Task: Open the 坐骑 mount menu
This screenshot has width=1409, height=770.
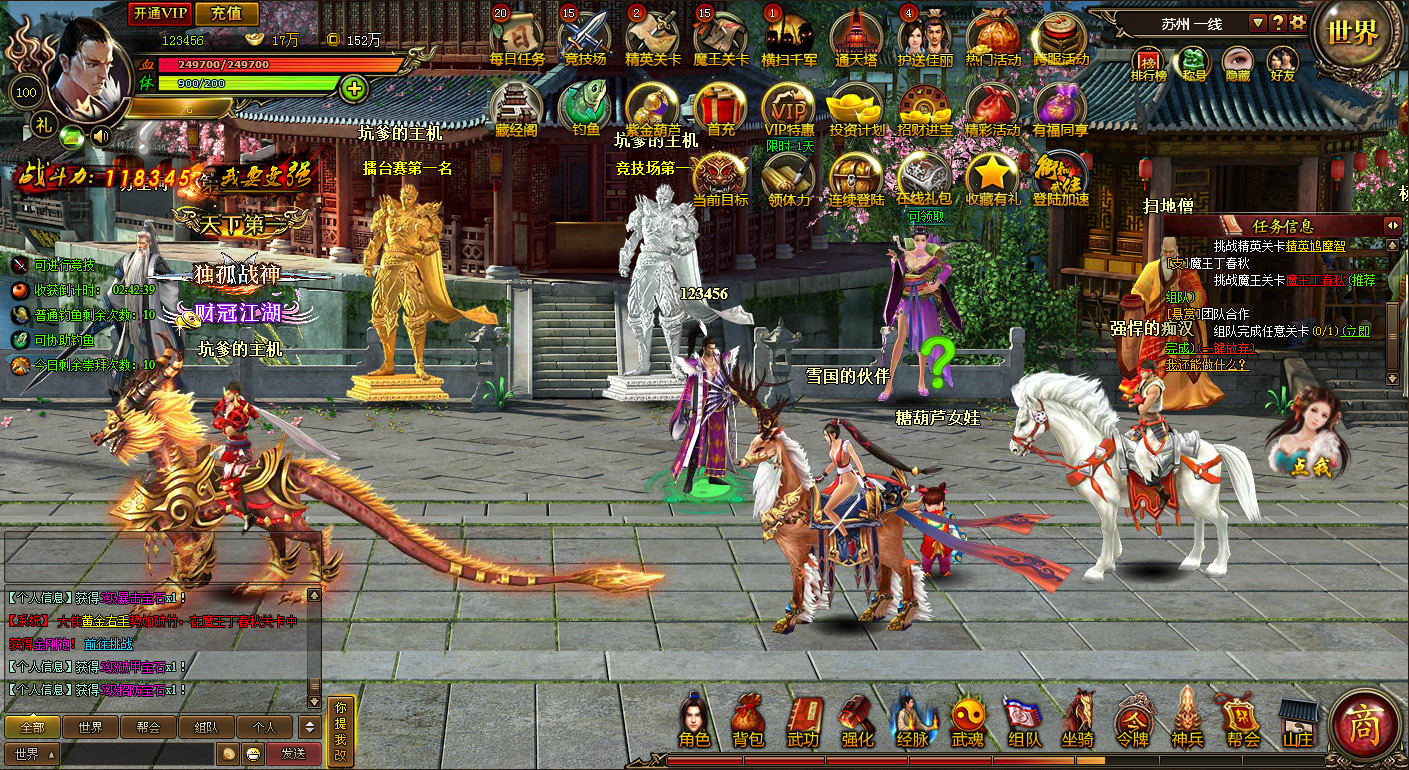Action: click(x=1077, y=720)
